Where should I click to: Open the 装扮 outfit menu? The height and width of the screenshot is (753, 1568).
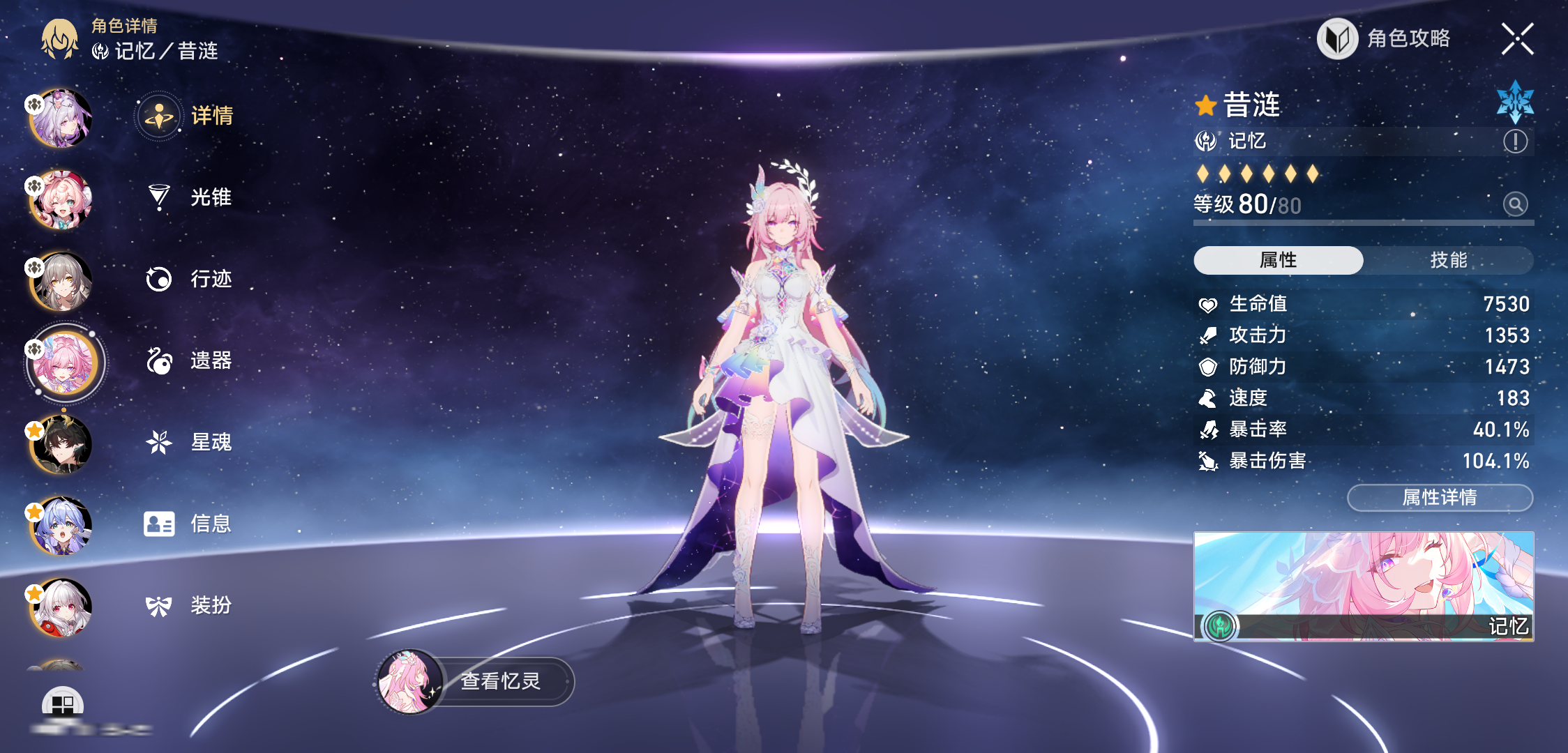pos(190,605)
